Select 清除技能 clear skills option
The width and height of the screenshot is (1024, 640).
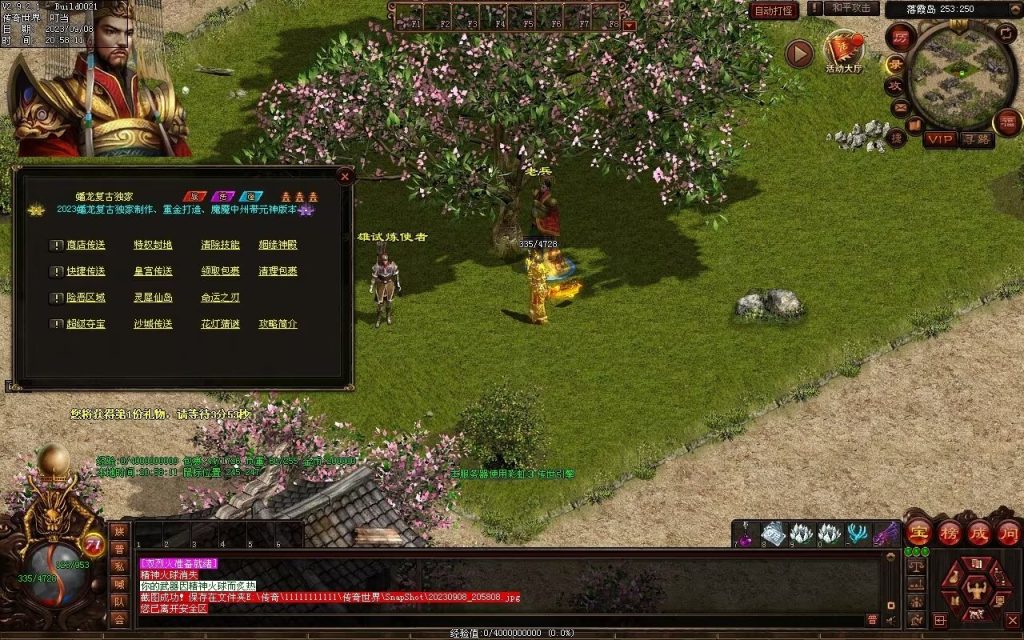pos(220,245)
